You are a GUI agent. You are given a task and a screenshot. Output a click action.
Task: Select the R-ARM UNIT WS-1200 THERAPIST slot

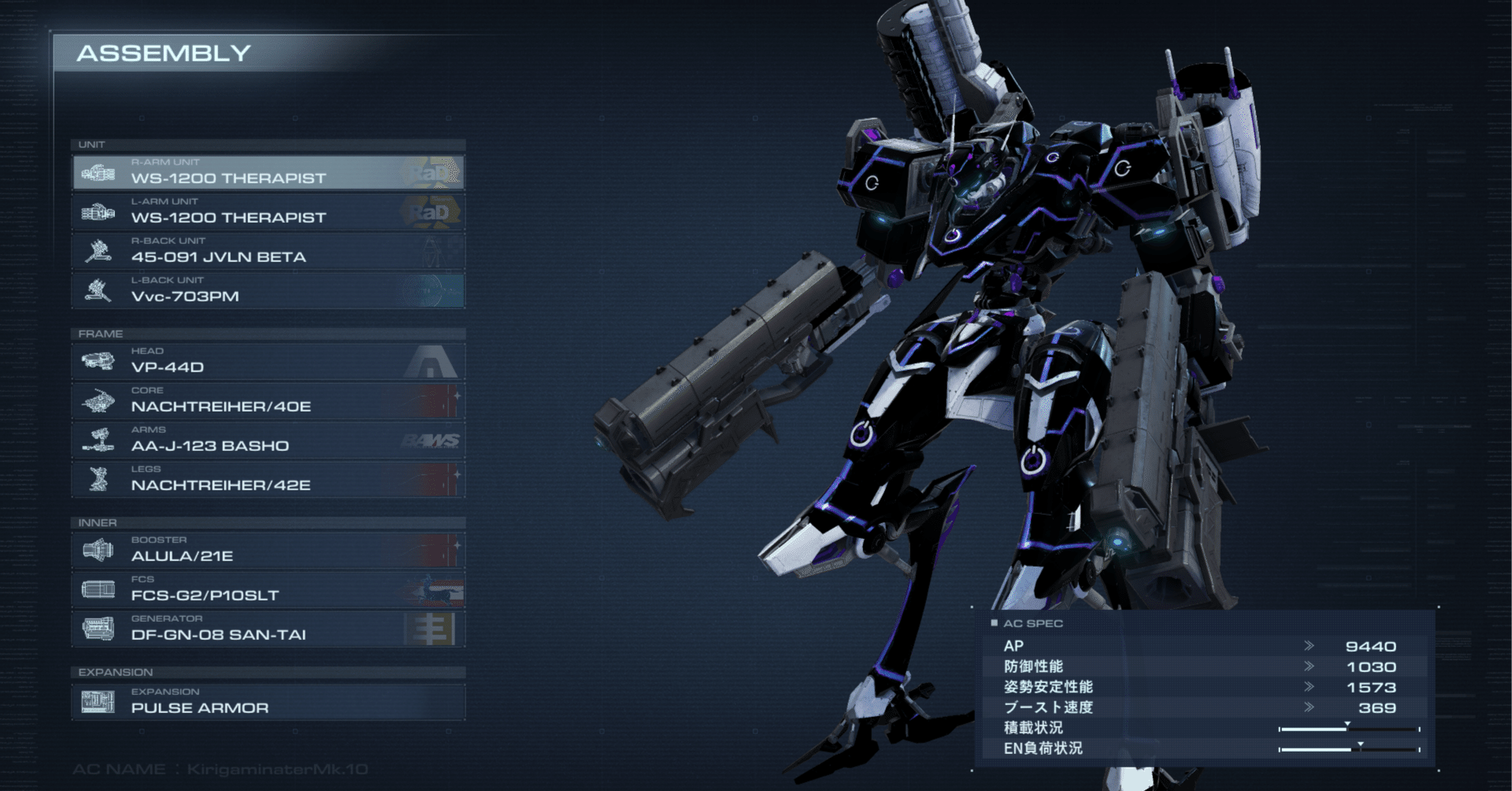point(268,172)
